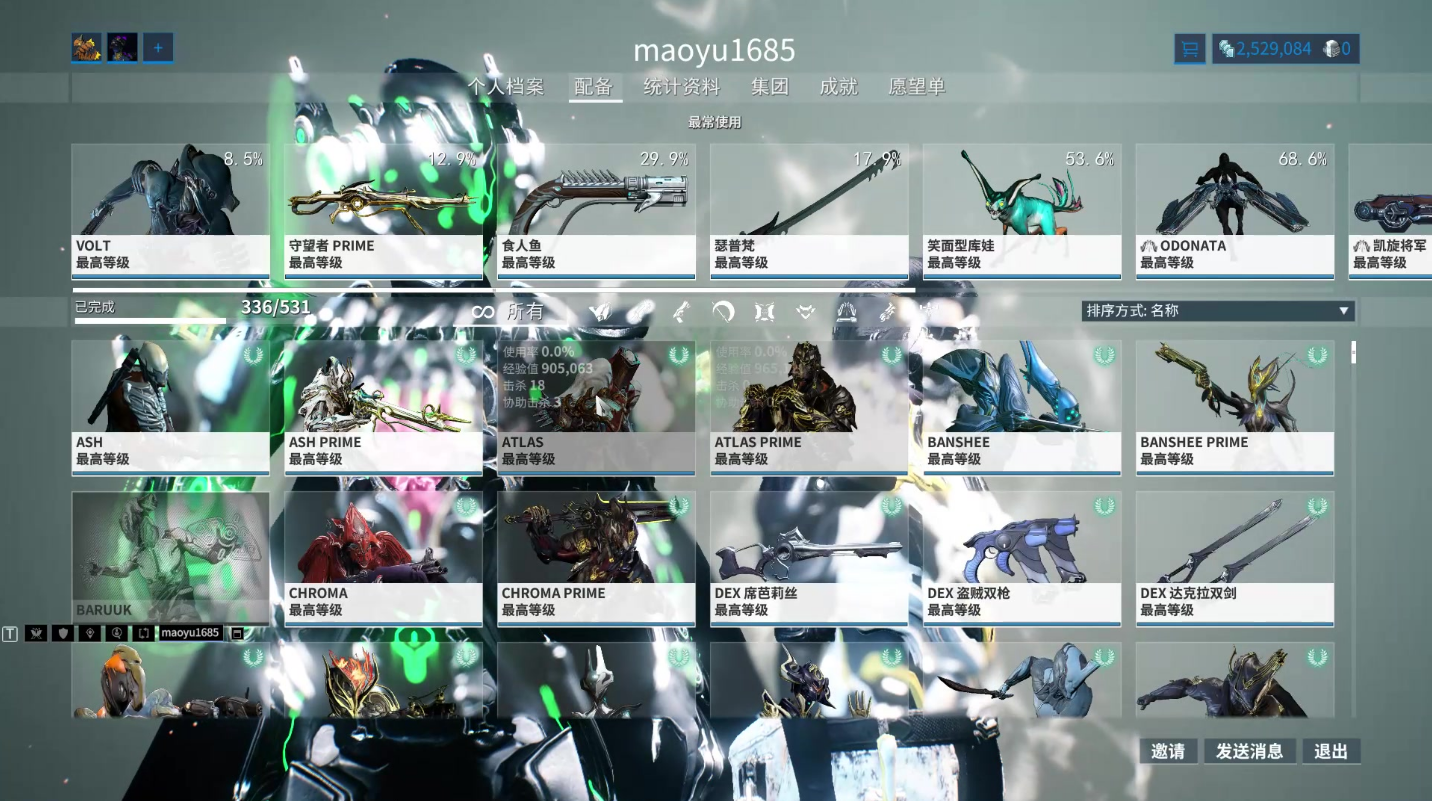Viewport: 1432px width, 801px height.
Task: Open the CHROMA PRIME tile
Action: pos(596,558)
